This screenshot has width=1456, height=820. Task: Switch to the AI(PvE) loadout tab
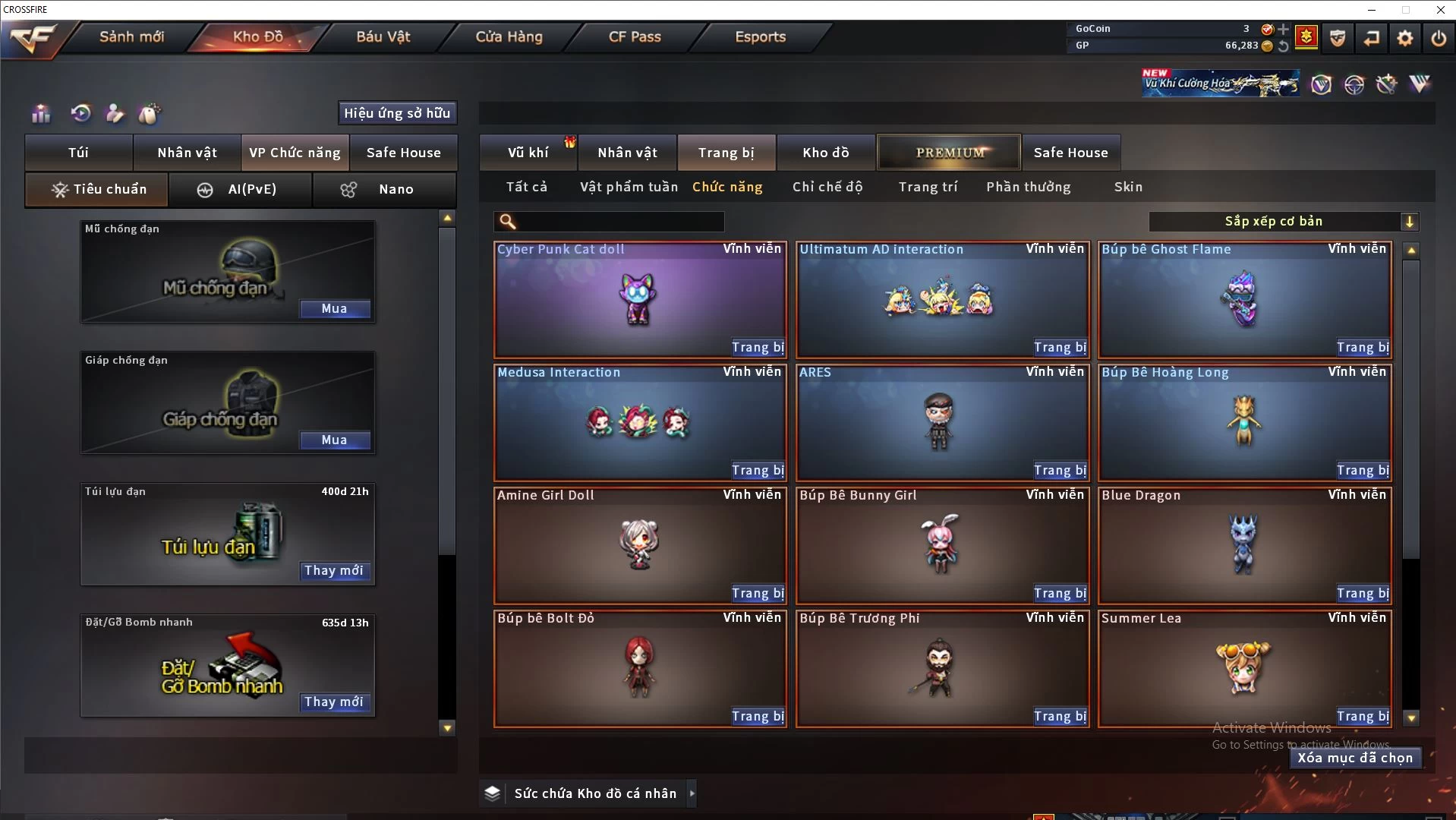(241, 189)
